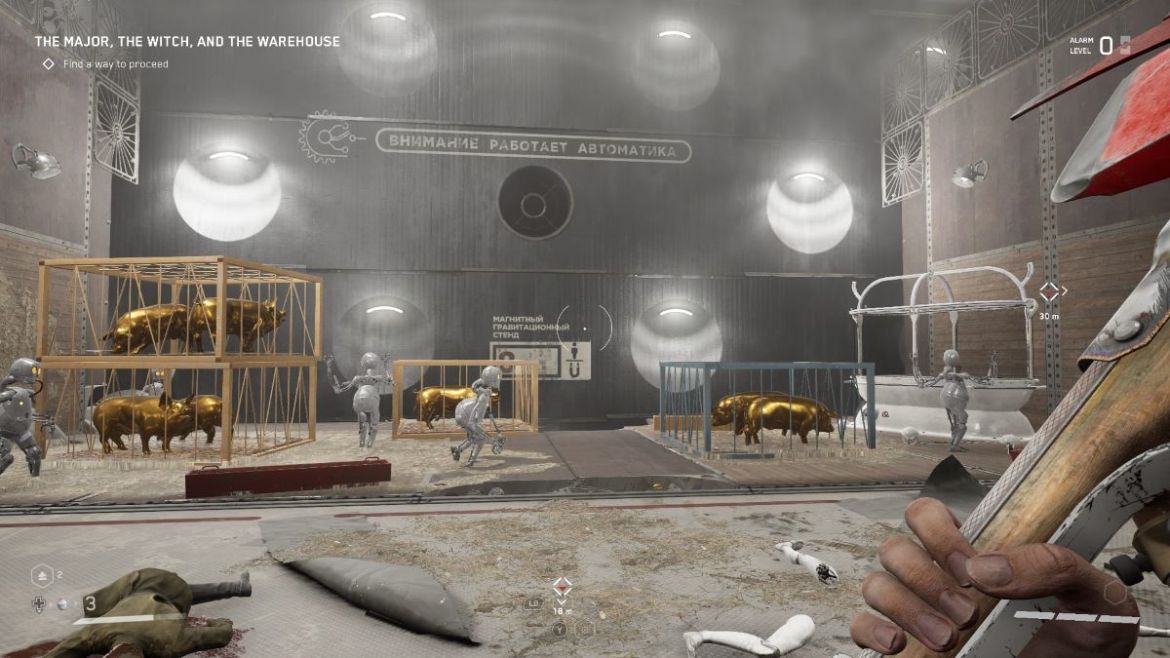Click the "Find a way to proceed" objective
Viewport: 1170px width, 658px height.
point(115,64)
